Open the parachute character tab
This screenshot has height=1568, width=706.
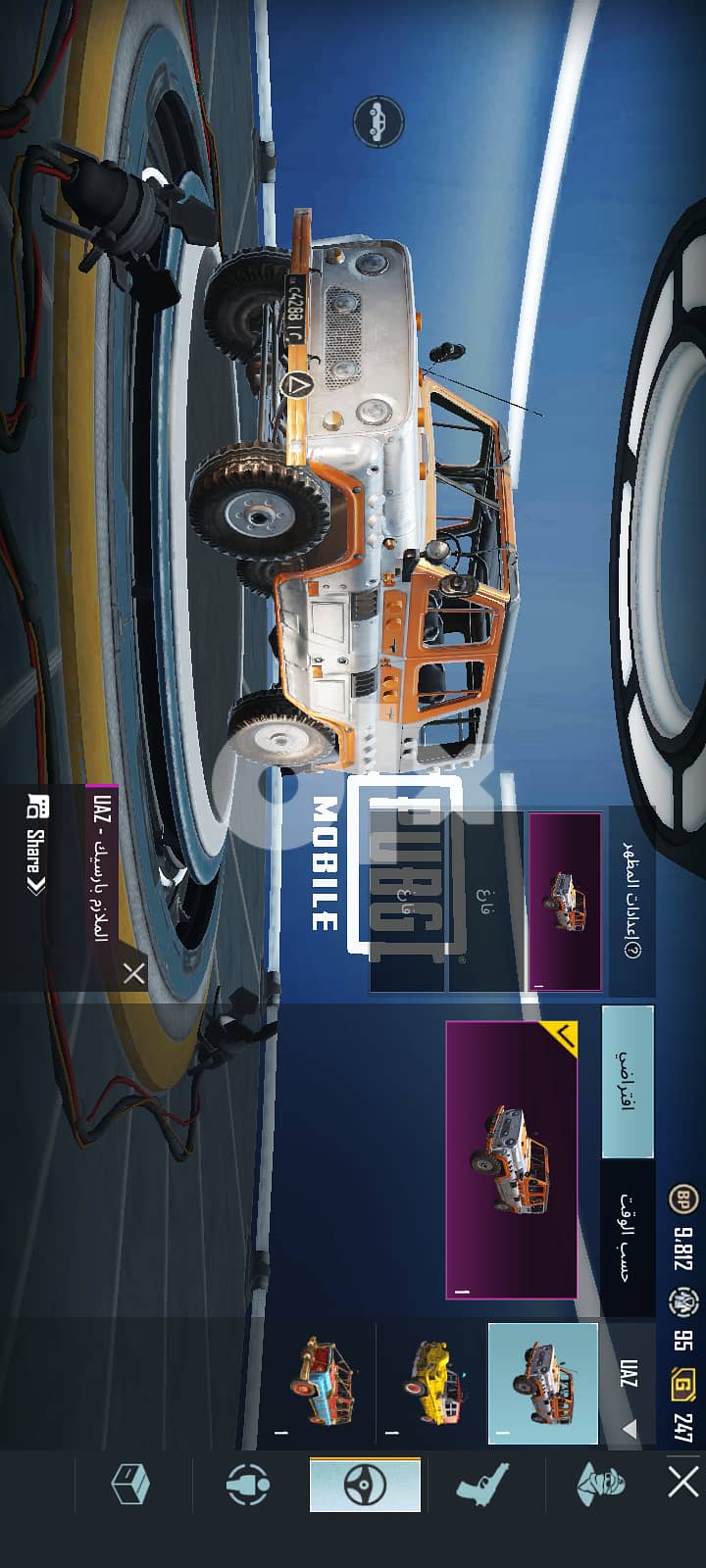(247, 1485)
